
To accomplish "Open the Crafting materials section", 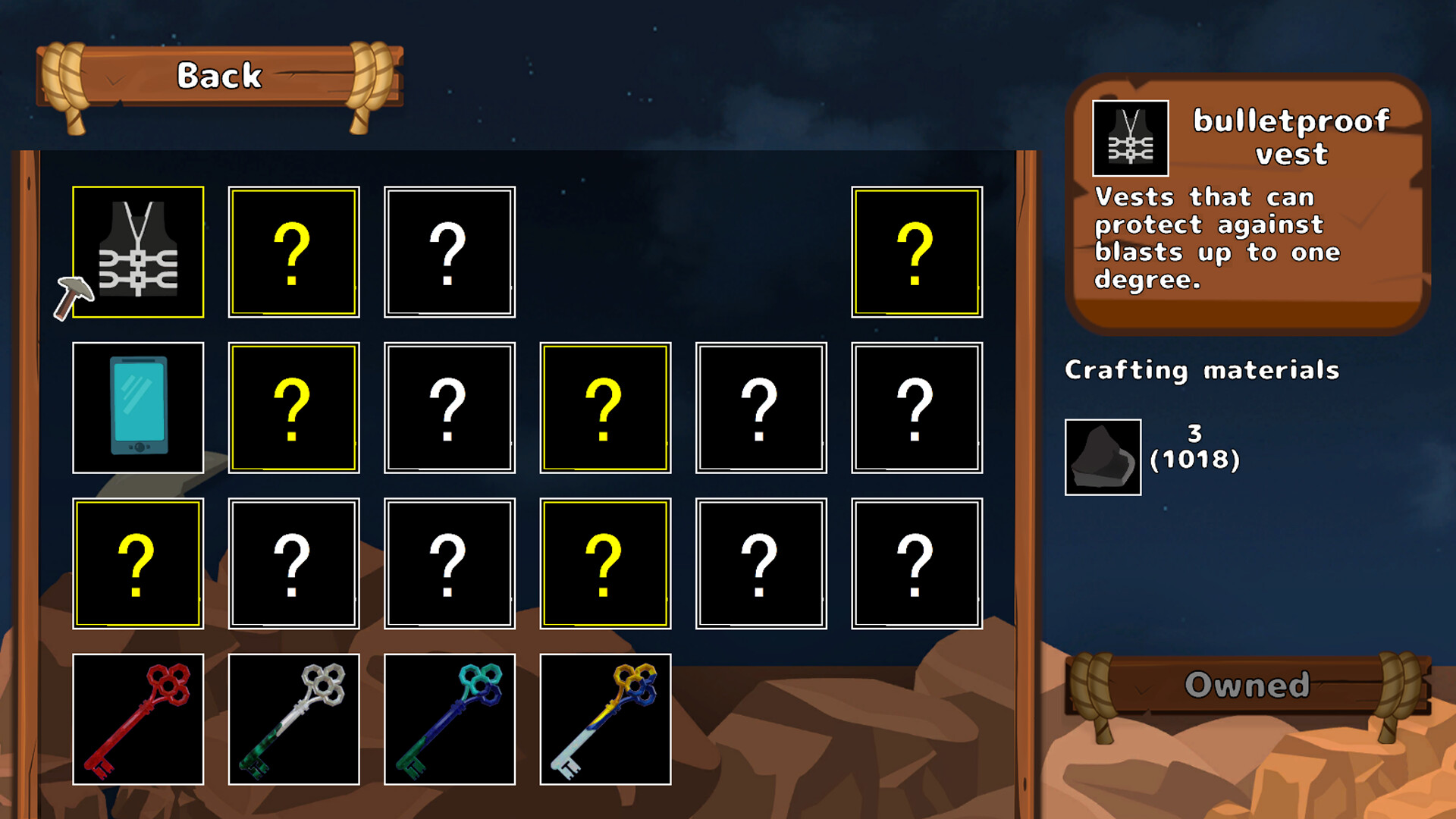I will point(1203,371).
